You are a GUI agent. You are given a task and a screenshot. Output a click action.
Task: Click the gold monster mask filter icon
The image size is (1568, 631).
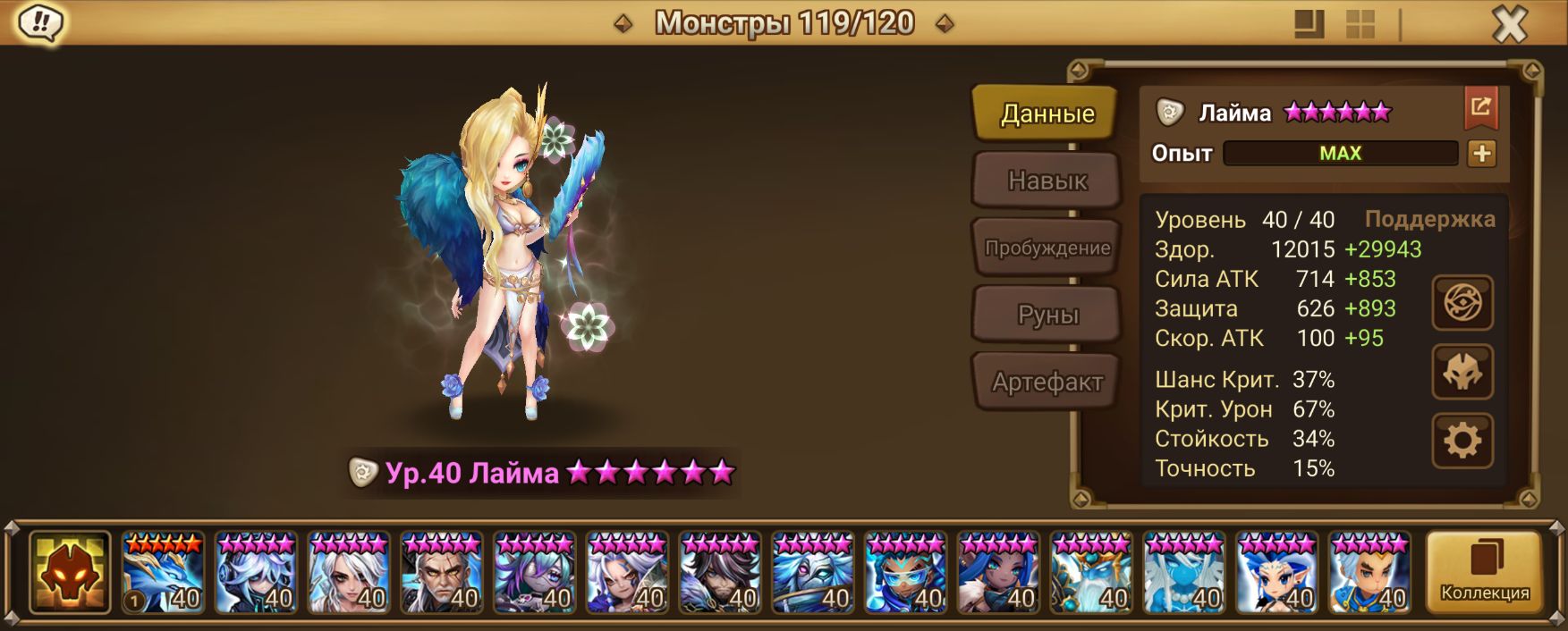coord(70,572)
